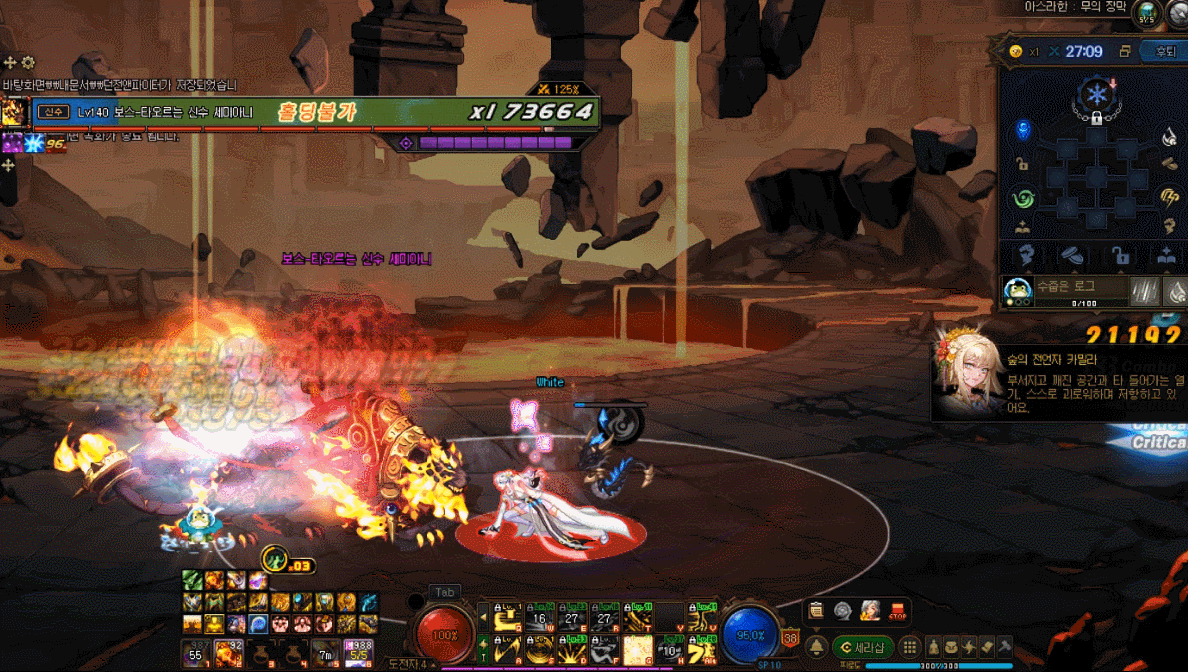Click the red STOP icon
Screen dimensions: 1188x672
tap(897, 611)
